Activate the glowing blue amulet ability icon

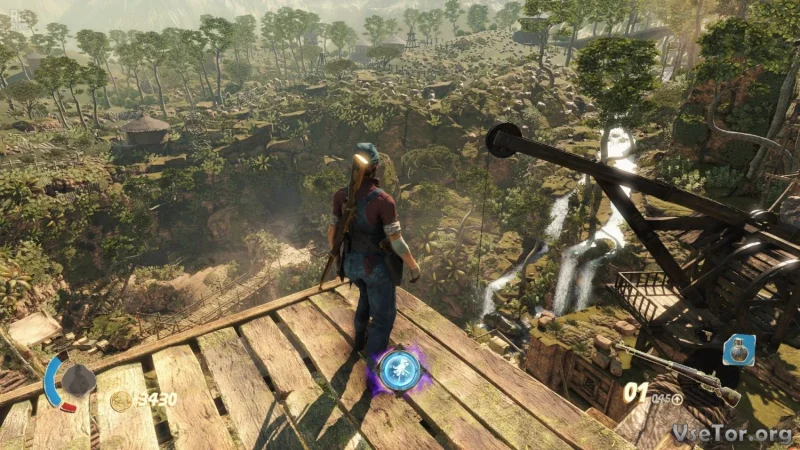pyautogui.click(x=399, y=370)
